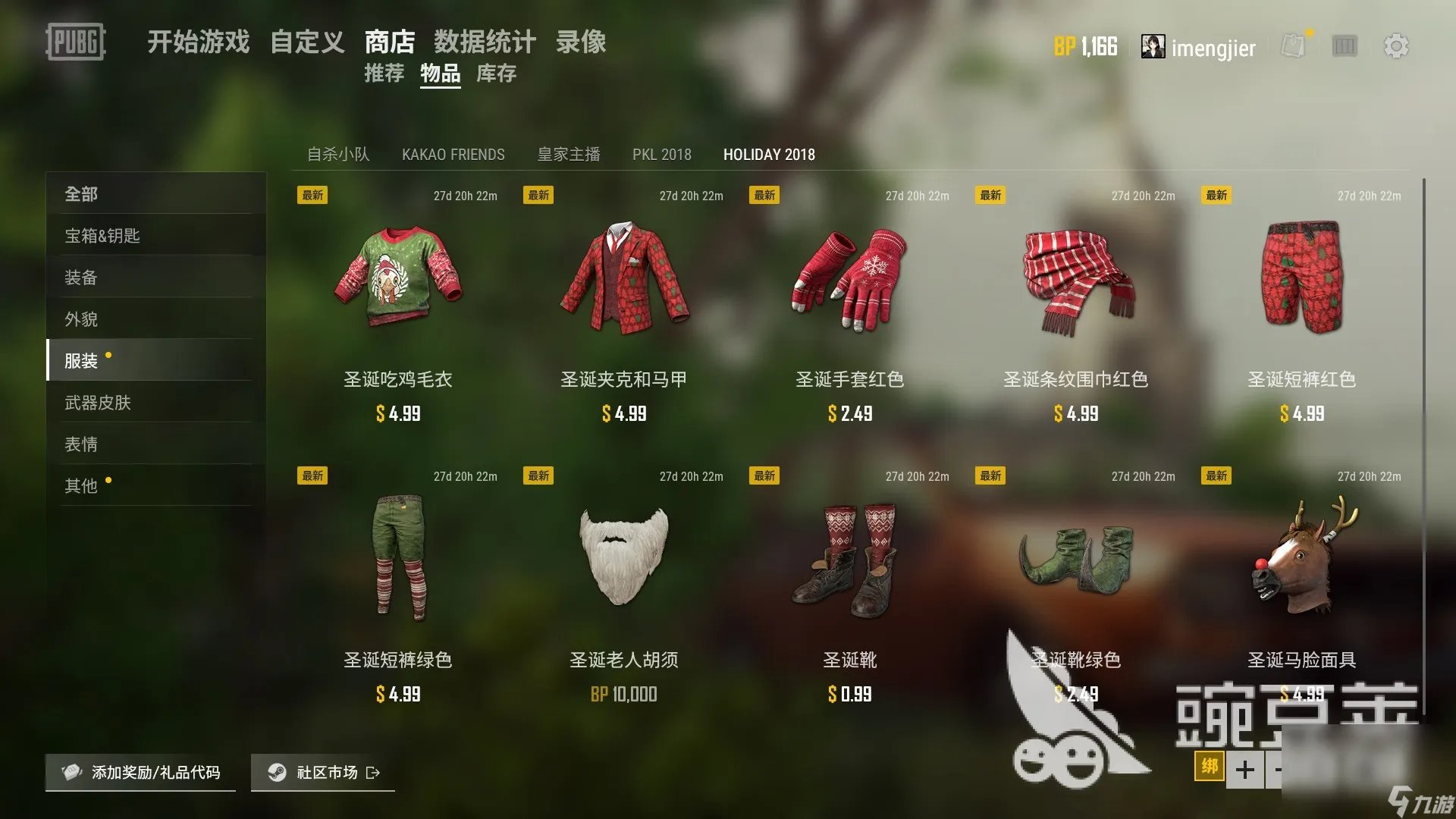This screenshot has width=1456, height=819.
Task: Open the 社区市场 community market link
Action: click(326, 773)
